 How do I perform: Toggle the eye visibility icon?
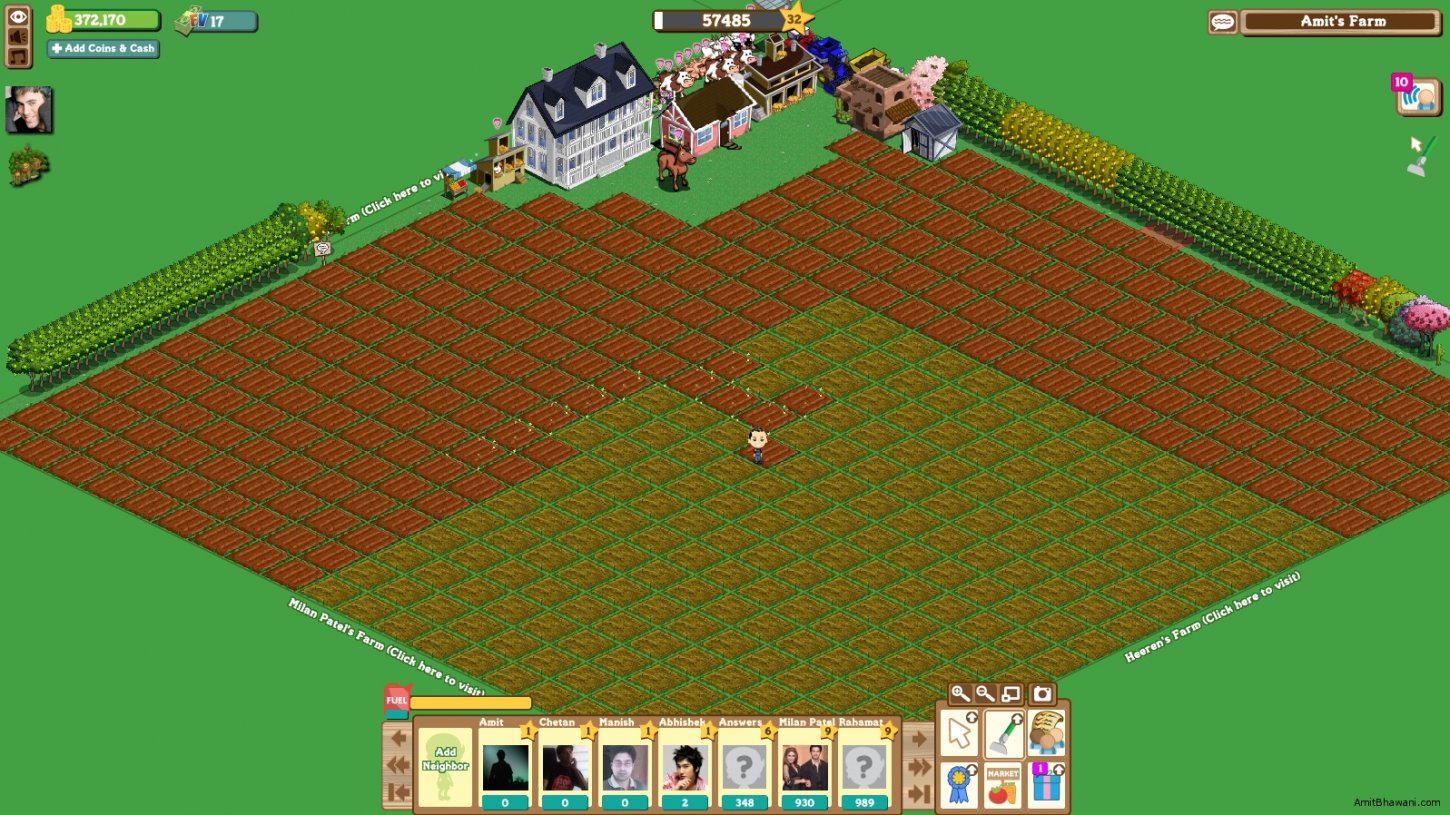19,16
